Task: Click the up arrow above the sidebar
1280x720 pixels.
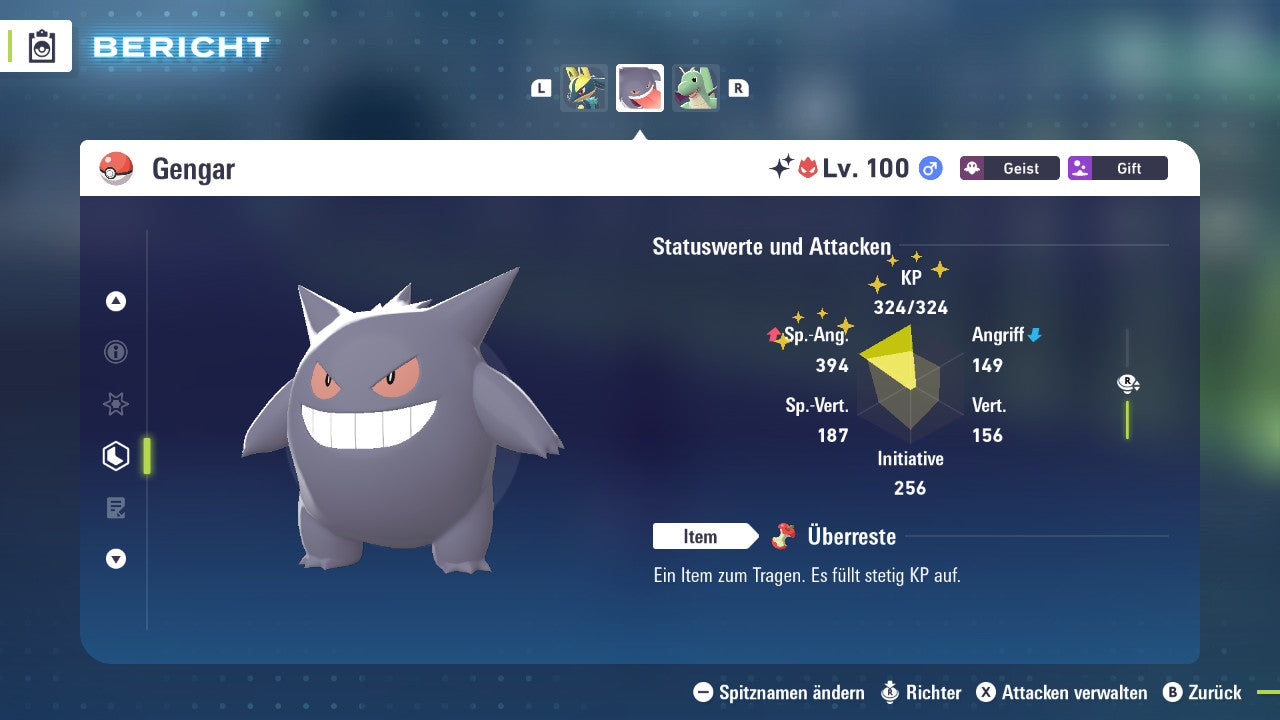Action: (x=115, y=301)
